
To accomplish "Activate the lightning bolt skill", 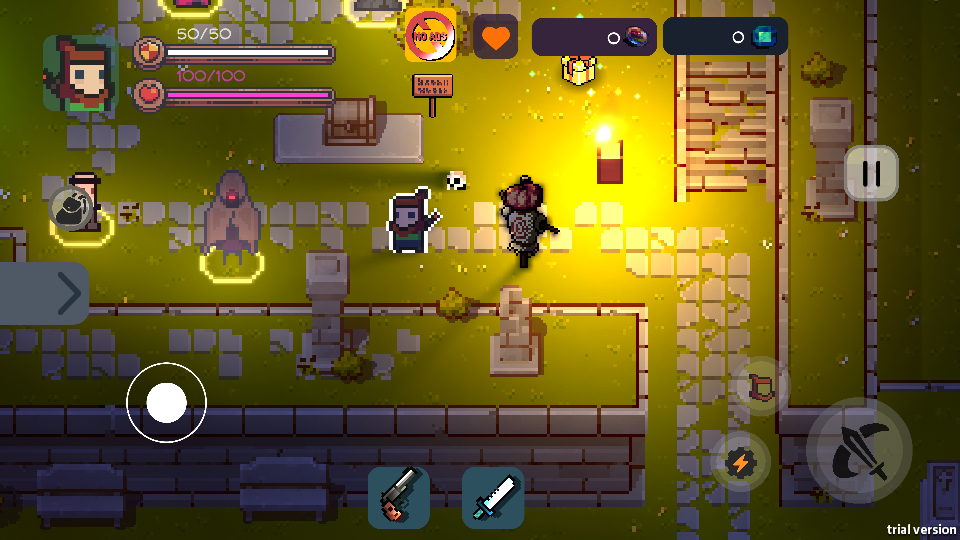I will pyautogui.click(x=741, y=461).
